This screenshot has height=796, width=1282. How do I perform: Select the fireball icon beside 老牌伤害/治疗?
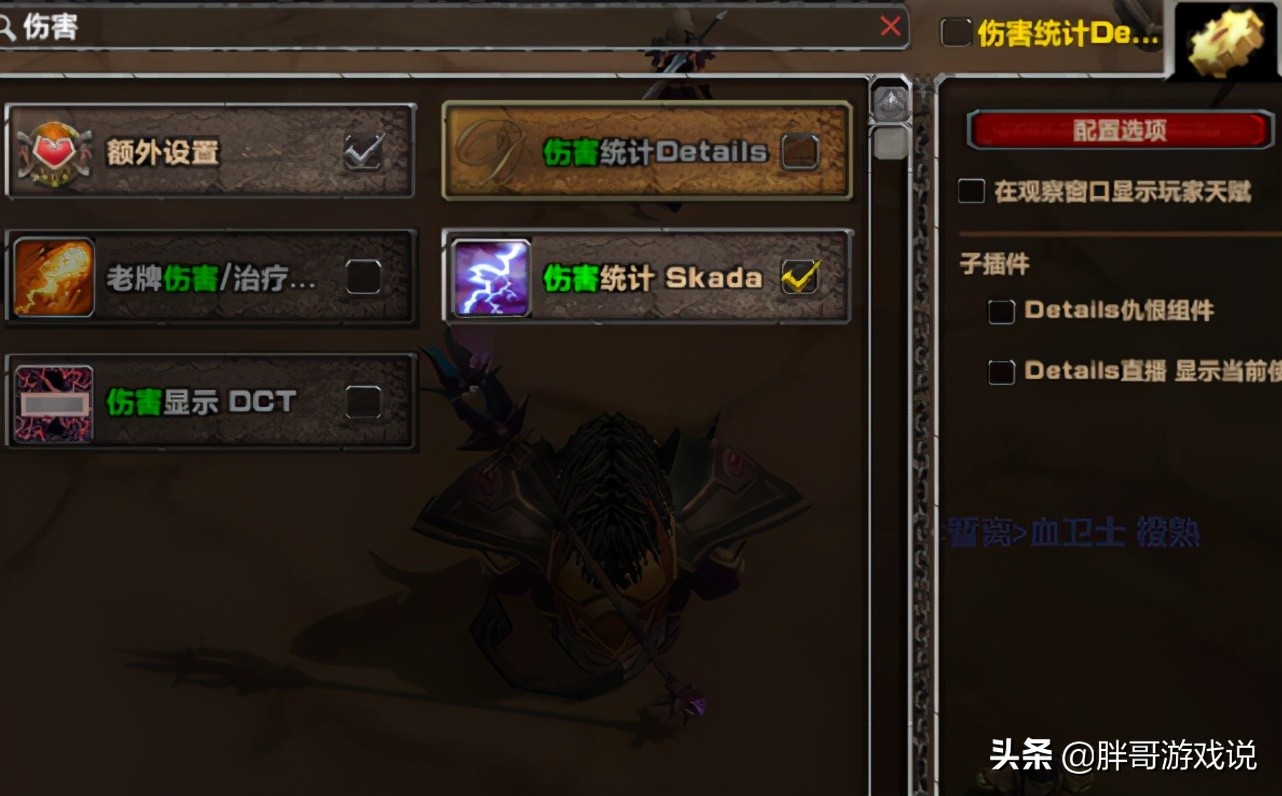tap(54, 278)
